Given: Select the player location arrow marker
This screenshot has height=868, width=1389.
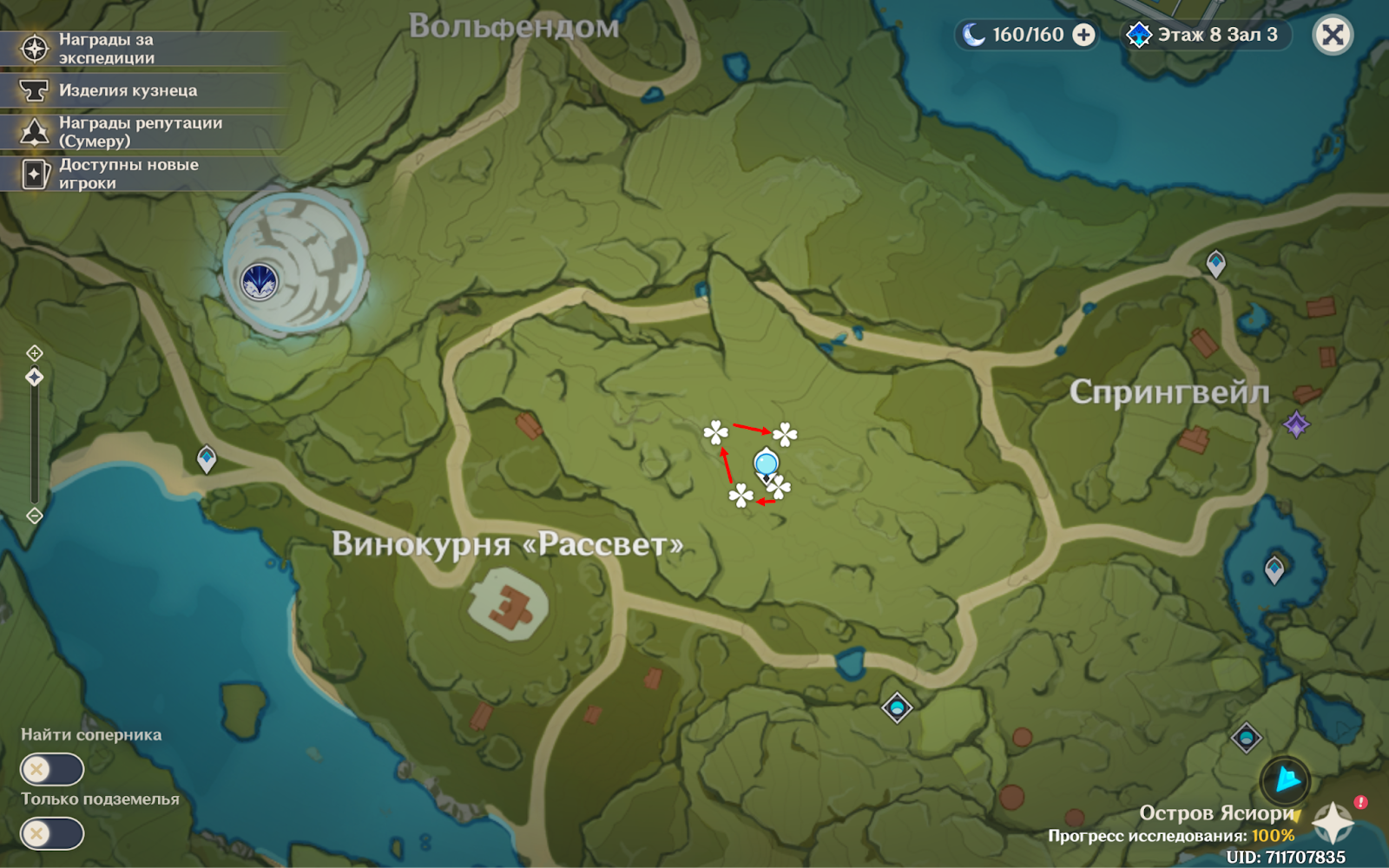Looking at the screenshot, I should (x=1287, y=779).
